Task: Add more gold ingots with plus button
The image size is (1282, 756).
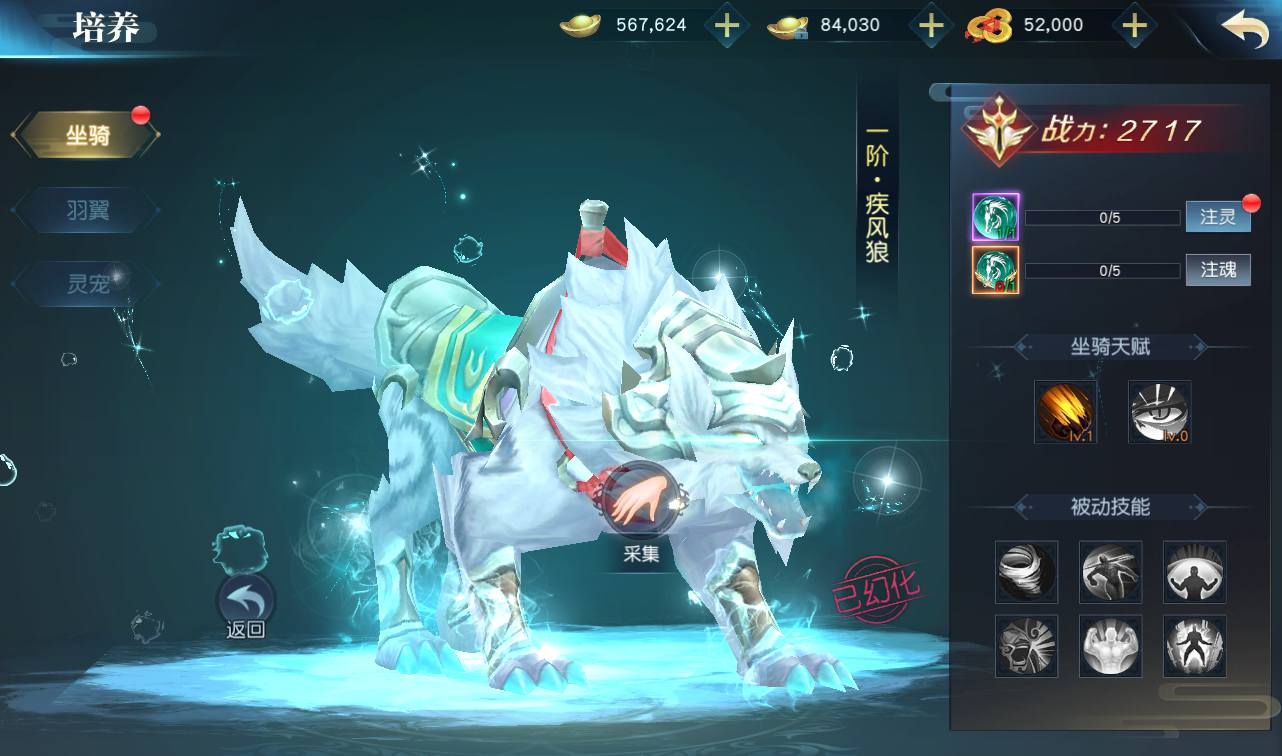Action: click(x=727, y=26)
